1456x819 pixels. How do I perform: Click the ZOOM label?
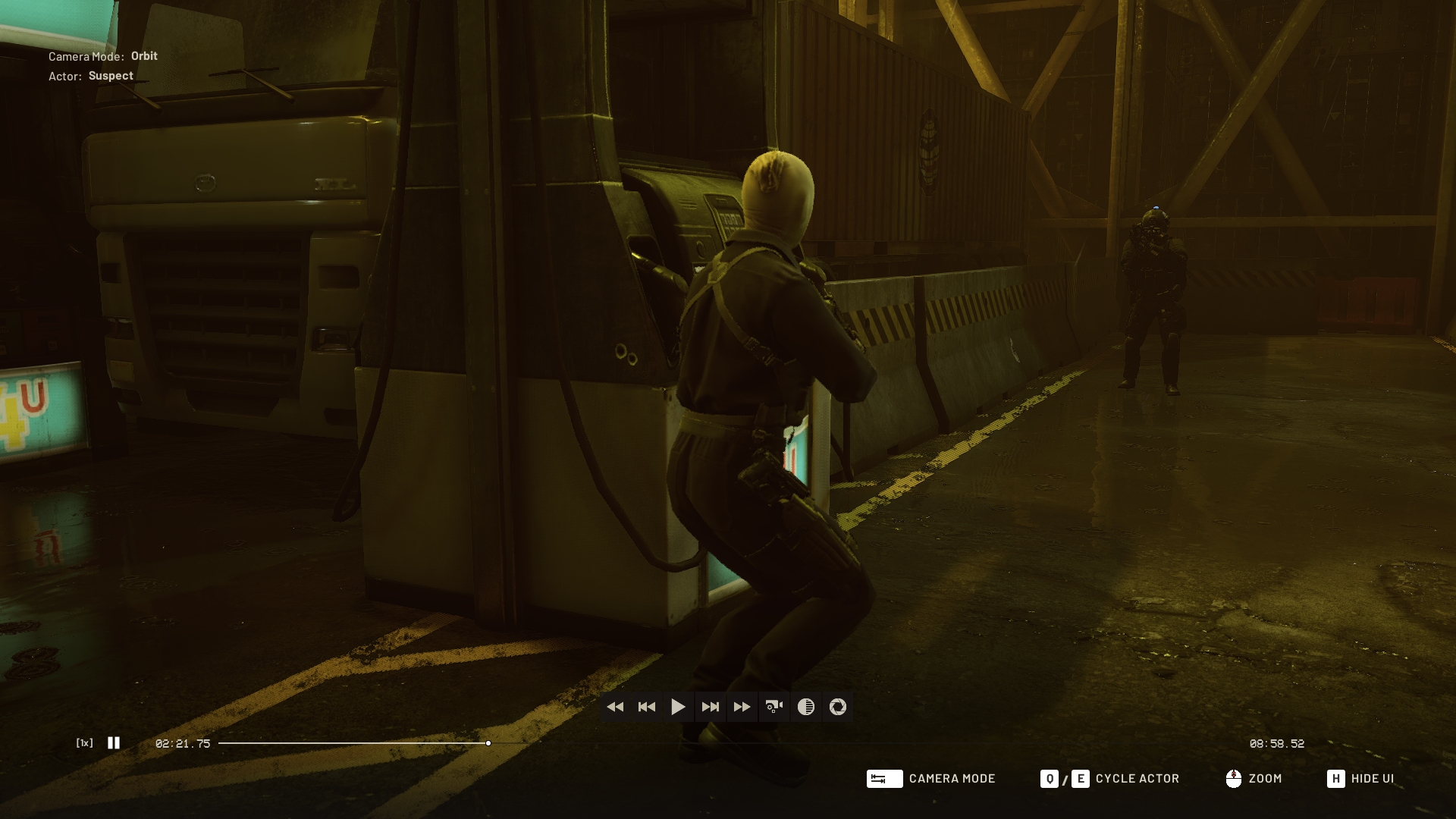[x=1265, y=779]
